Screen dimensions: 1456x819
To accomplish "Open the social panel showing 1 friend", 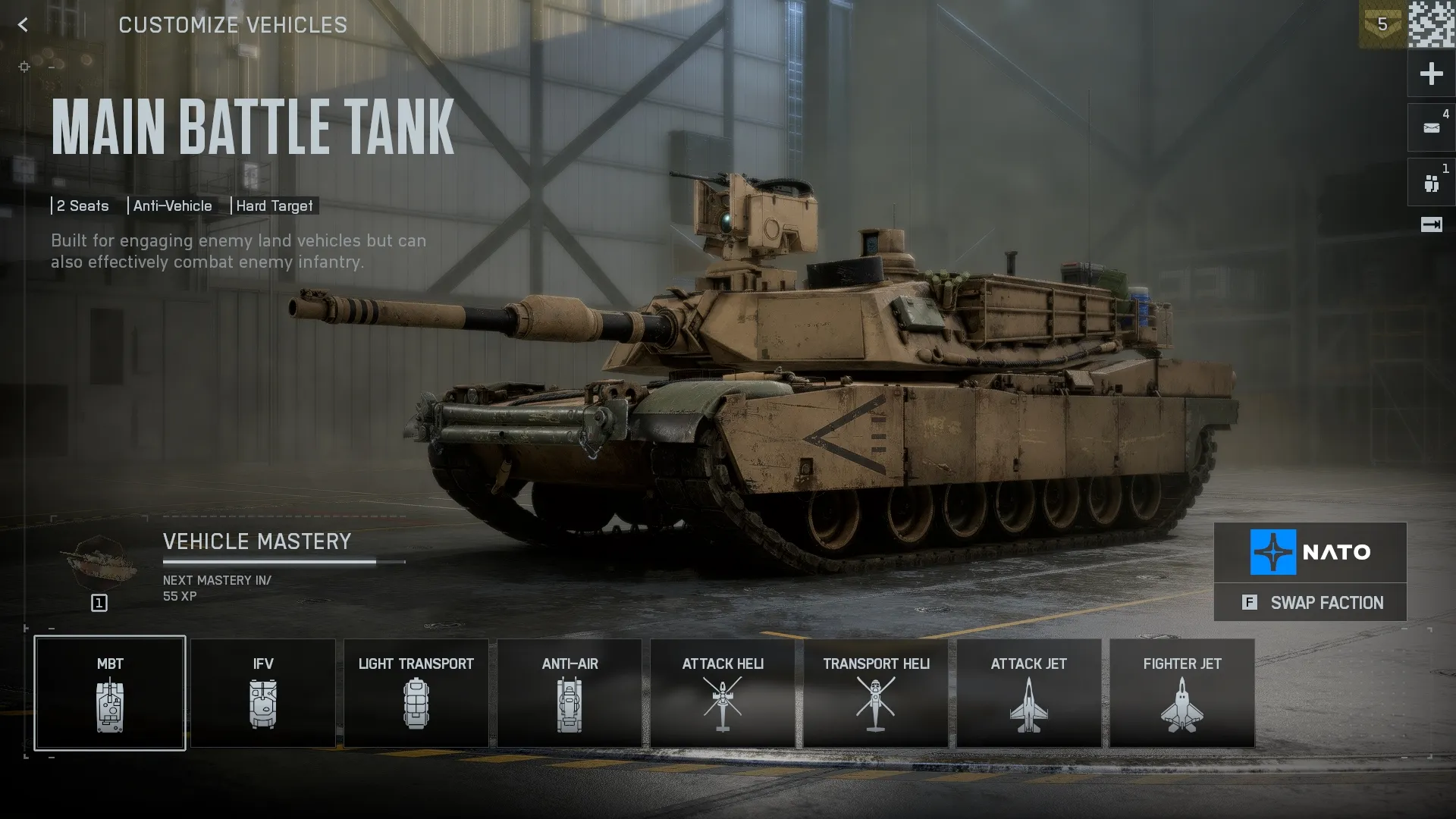I will (1430, 181).
